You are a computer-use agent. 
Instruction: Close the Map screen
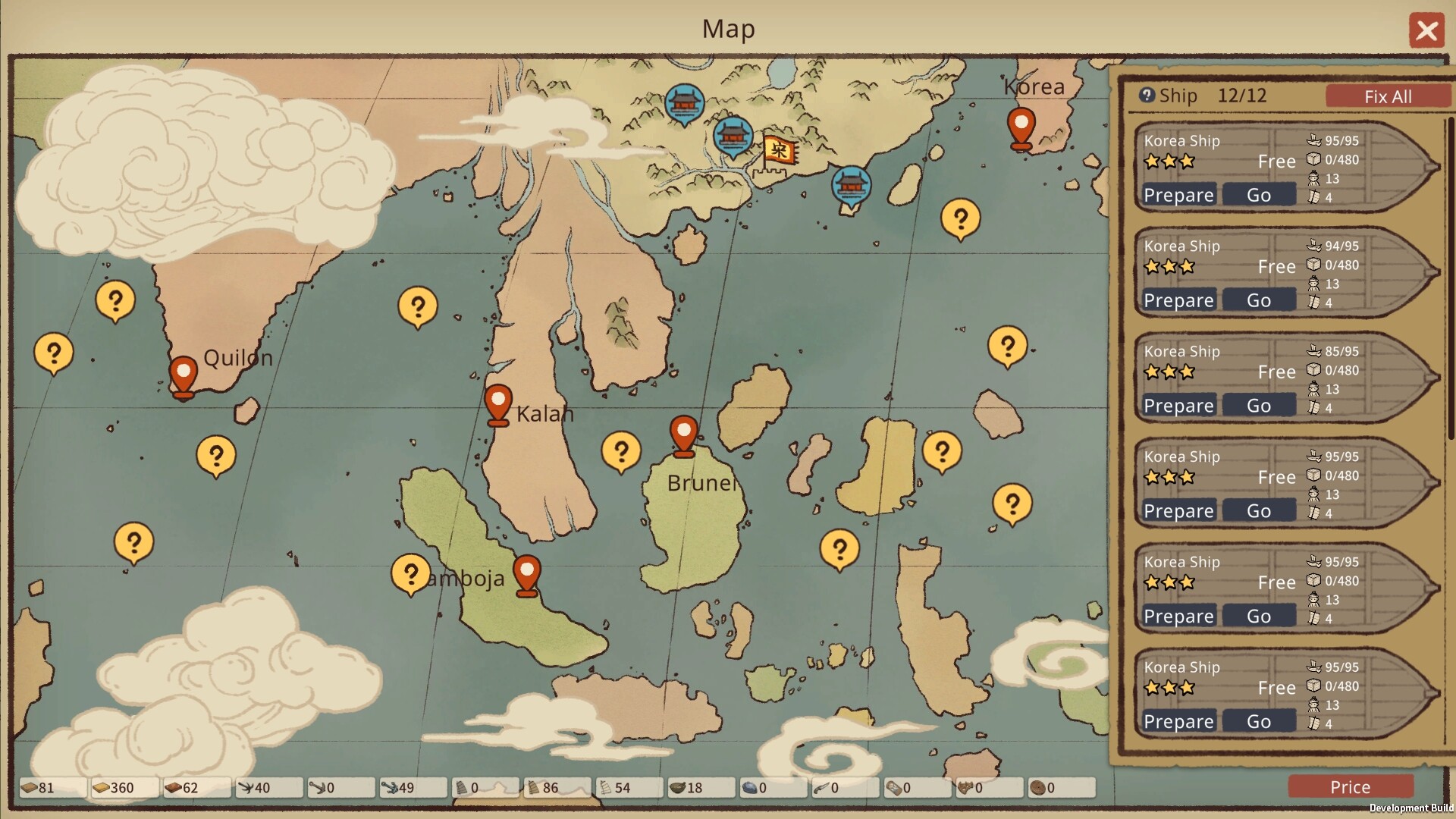coord(1426,31)
